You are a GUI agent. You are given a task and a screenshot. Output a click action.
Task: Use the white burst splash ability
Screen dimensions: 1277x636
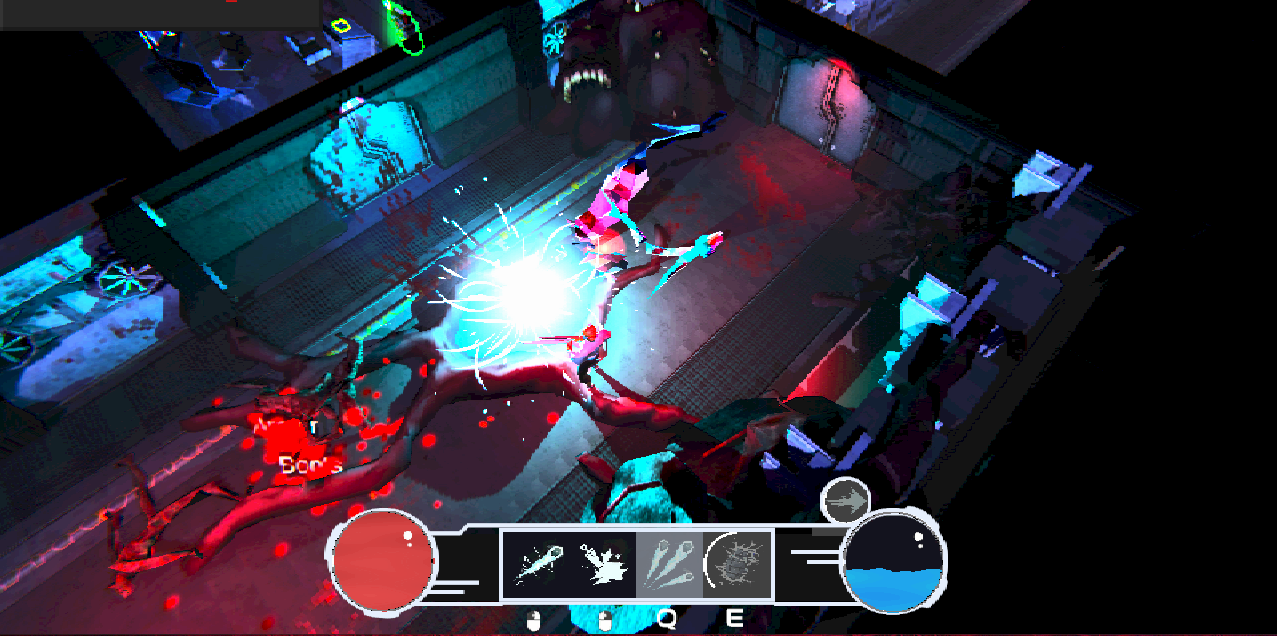click(x=603, y=564)
